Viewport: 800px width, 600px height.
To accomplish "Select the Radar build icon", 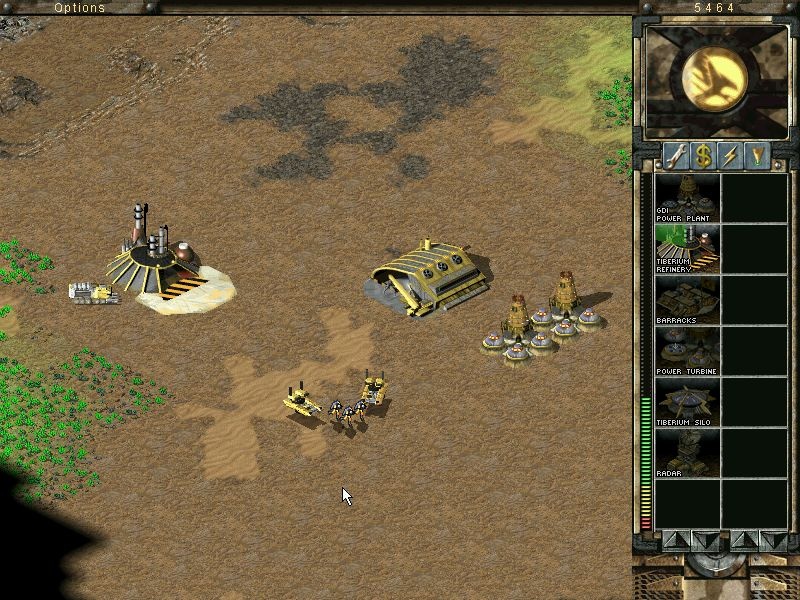I will point(687,453).
